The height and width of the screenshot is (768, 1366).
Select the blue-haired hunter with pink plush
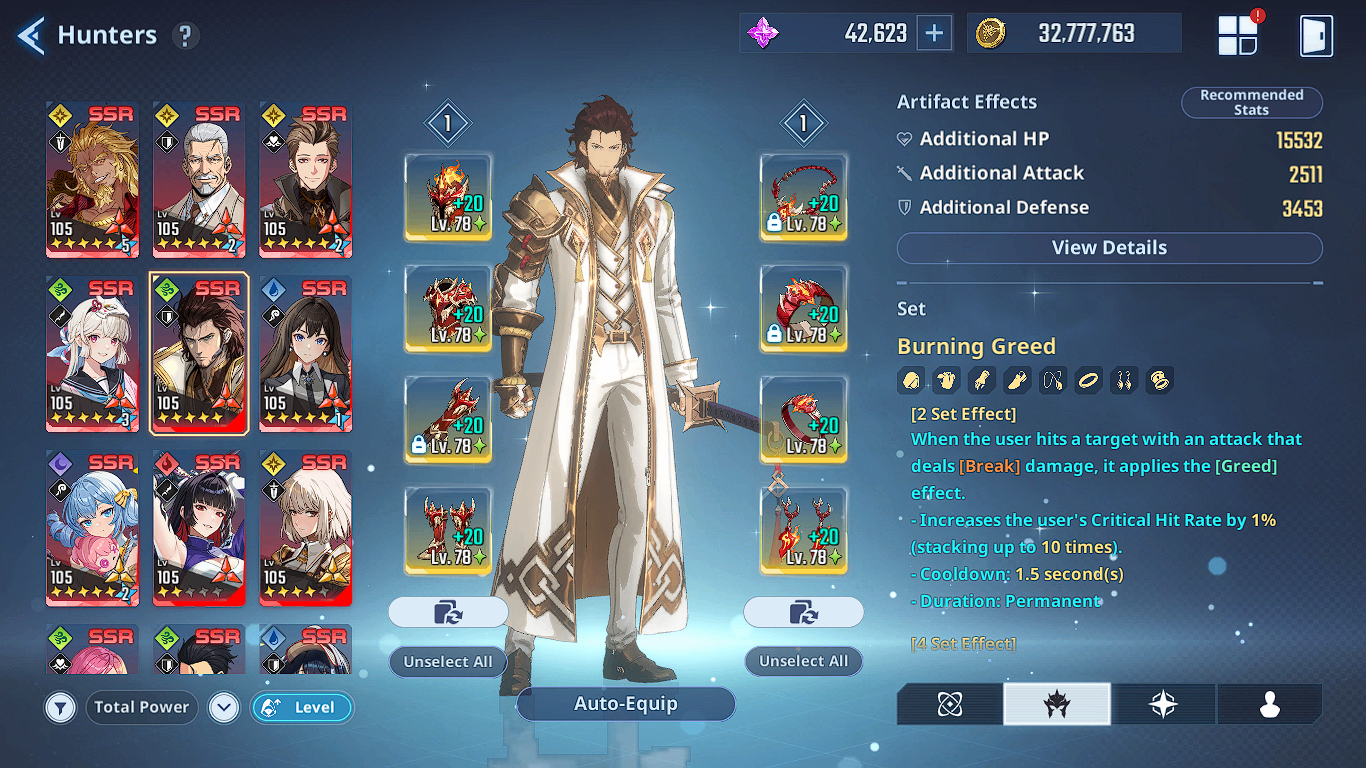coord(93,527)
